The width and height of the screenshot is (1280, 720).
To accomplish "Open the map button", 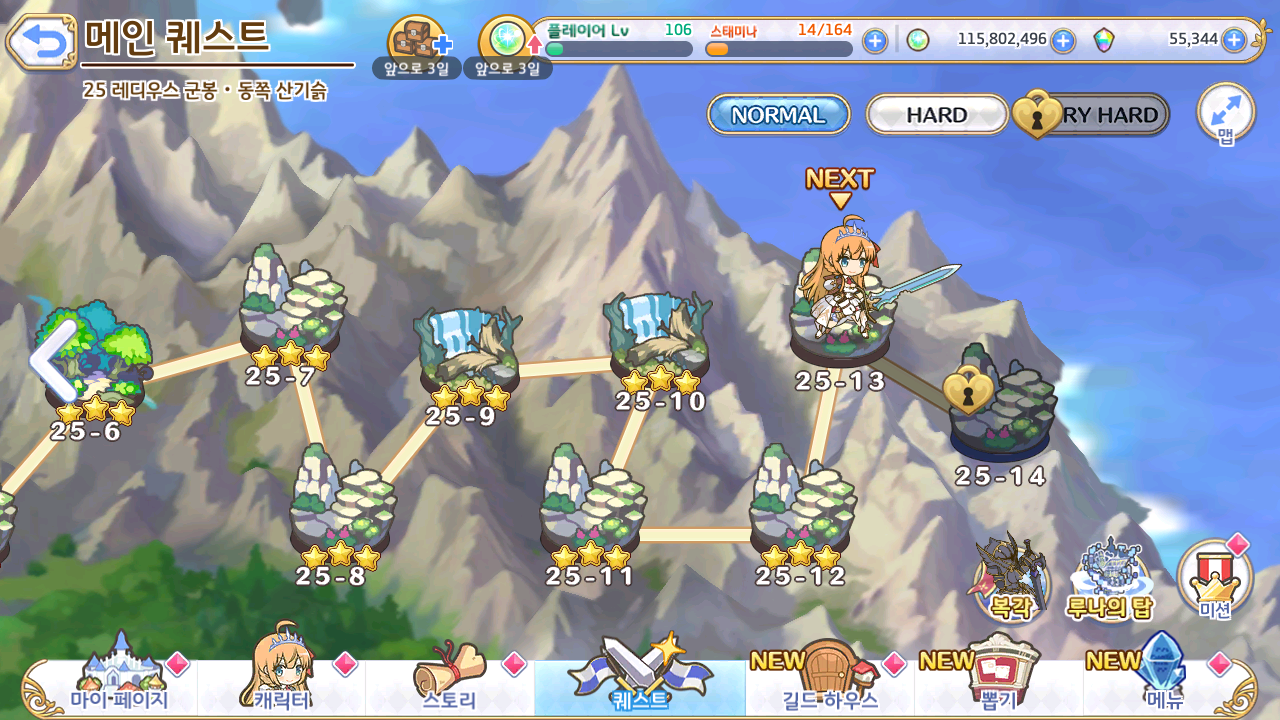I will 1225,113.
